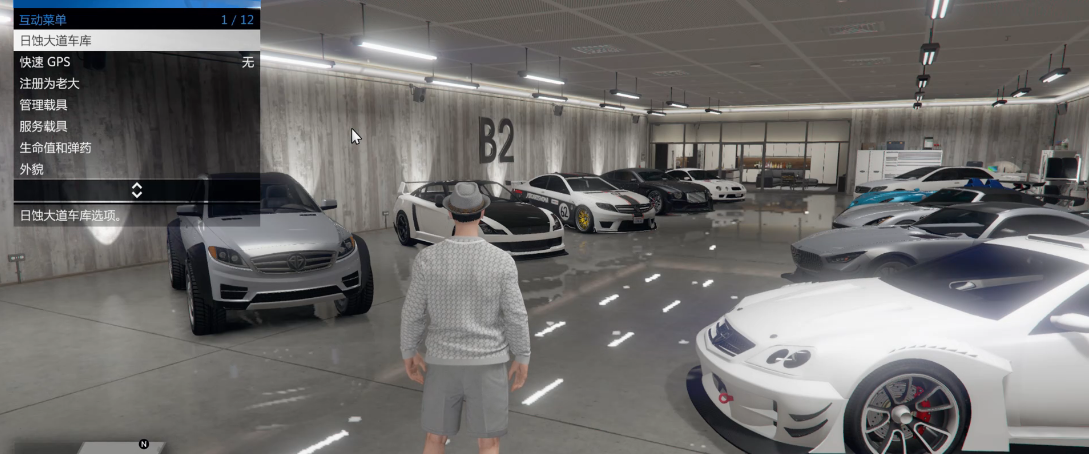Click the menu's up-down scroll arrows

137,190
